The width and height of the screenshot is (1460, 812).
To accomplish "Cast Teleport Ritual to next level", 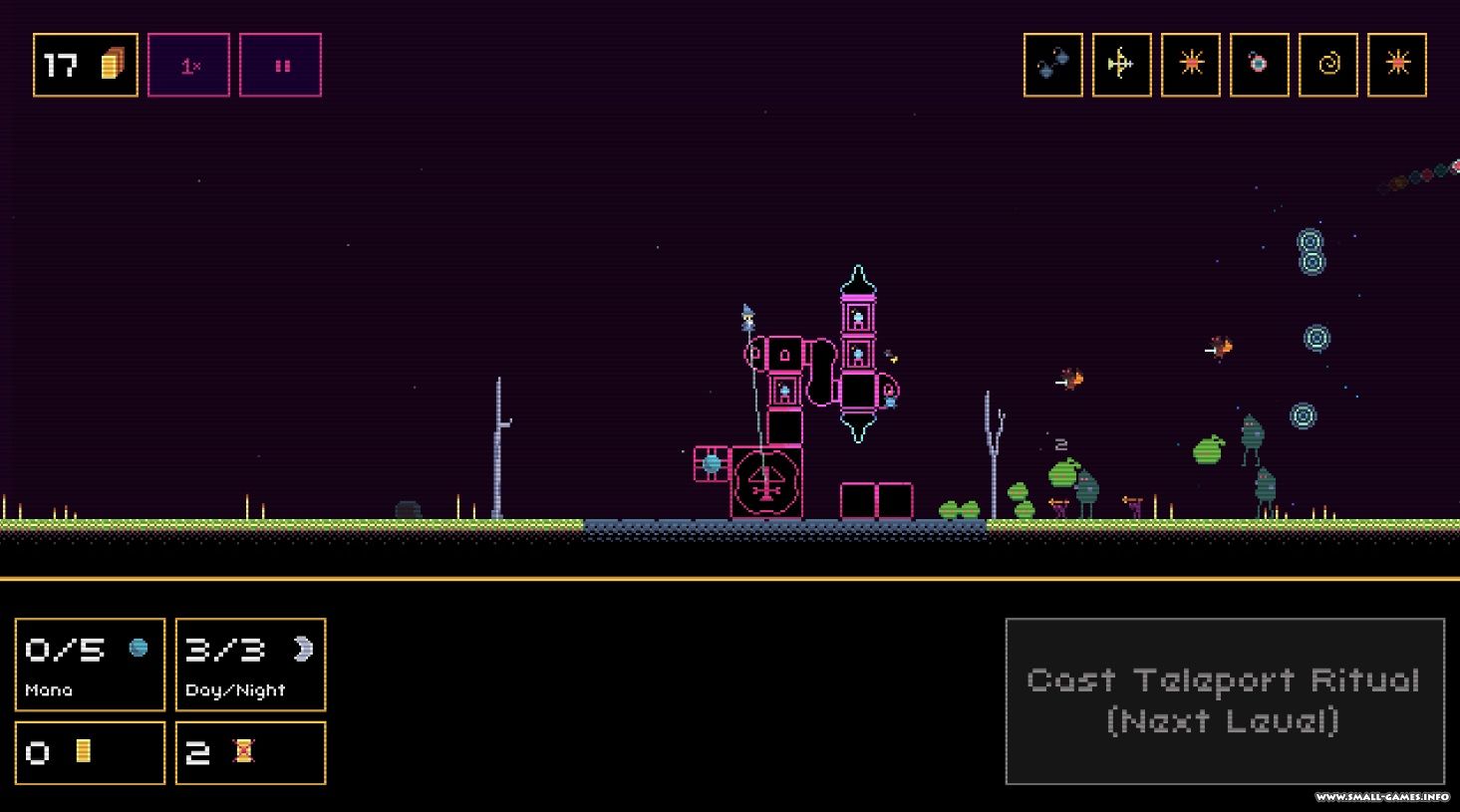I will click(x=1224, y=700).
